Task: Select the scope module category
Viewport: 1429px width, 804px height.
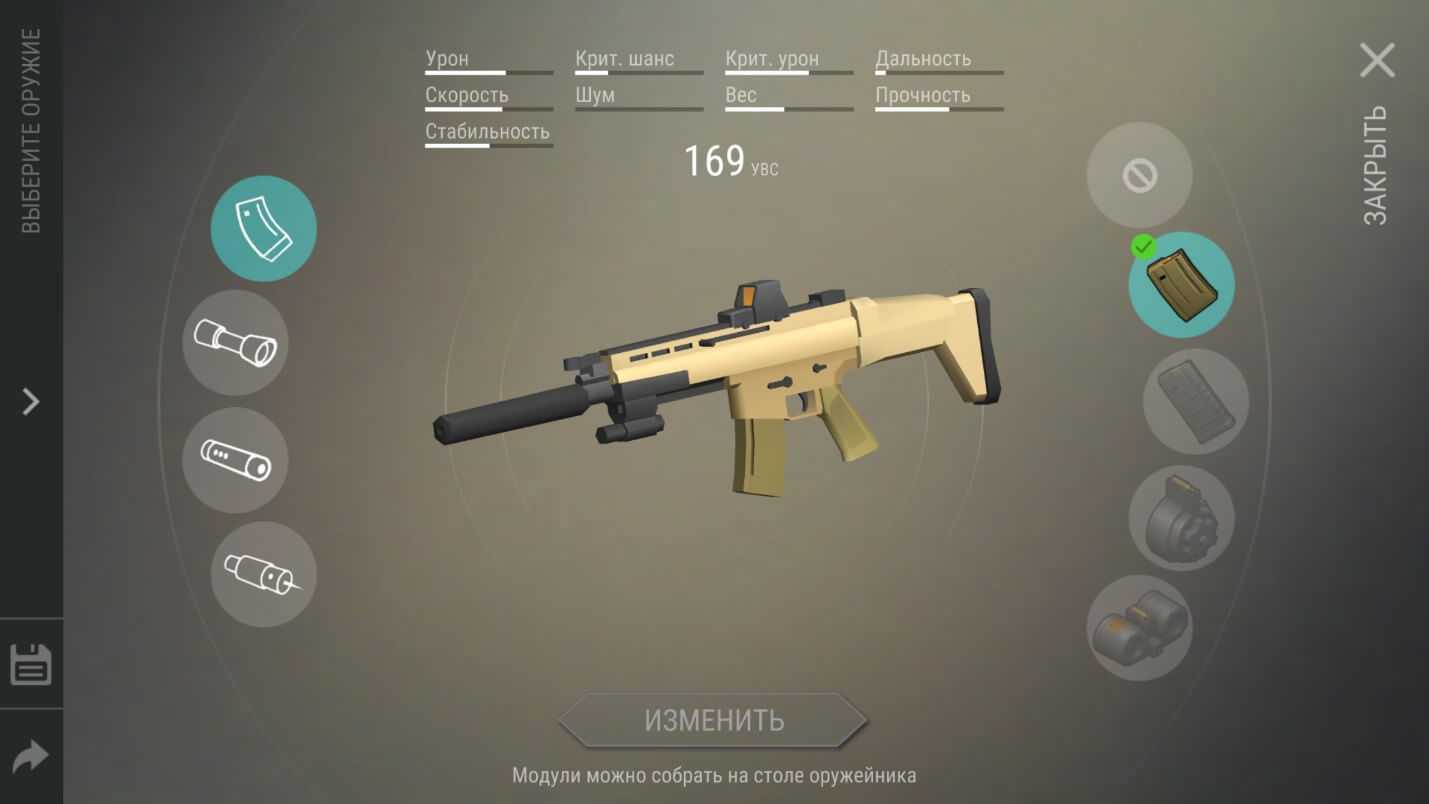Action: (235, 342)
